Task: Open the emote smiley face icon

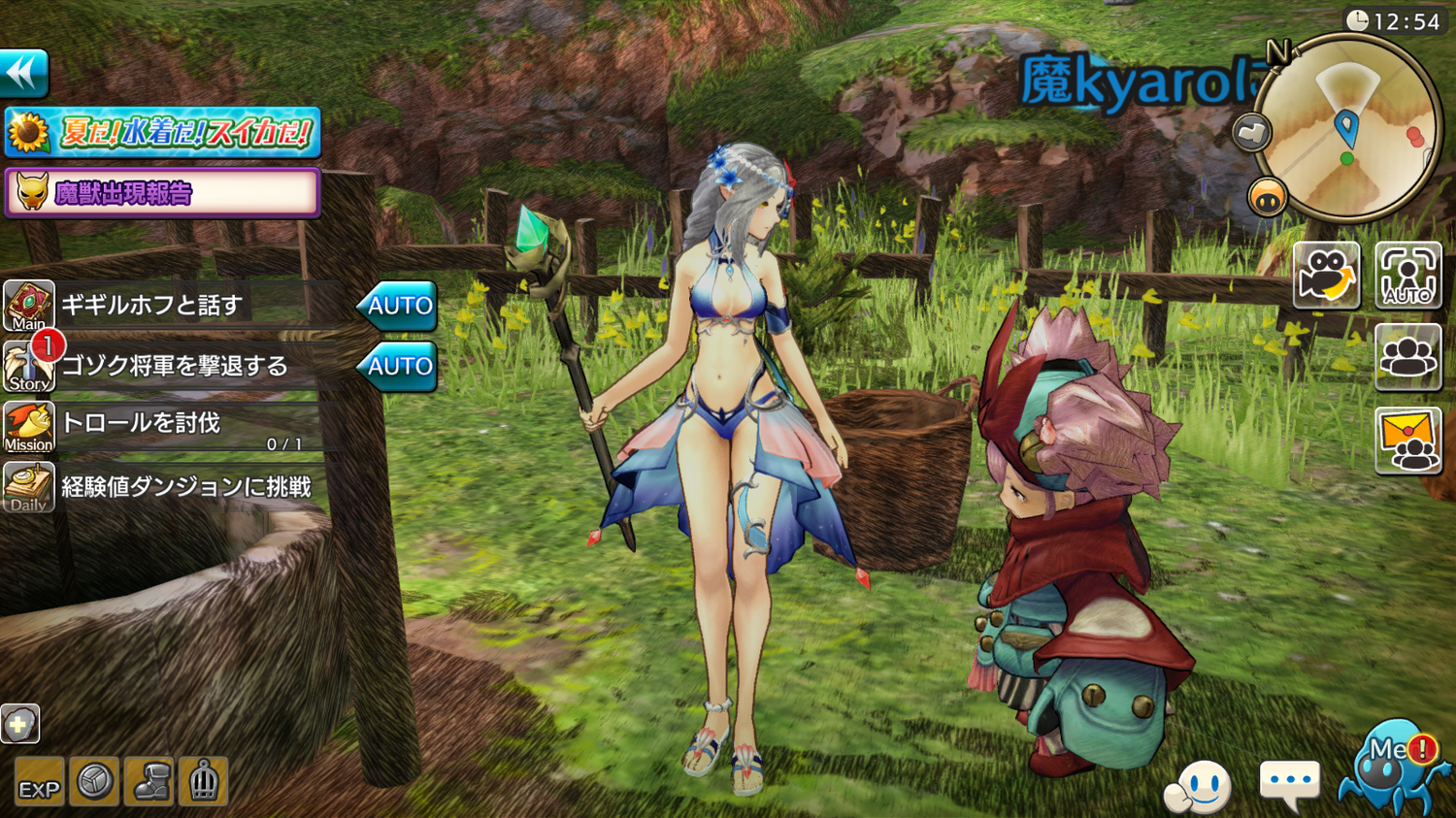Action: (1200, 786)
